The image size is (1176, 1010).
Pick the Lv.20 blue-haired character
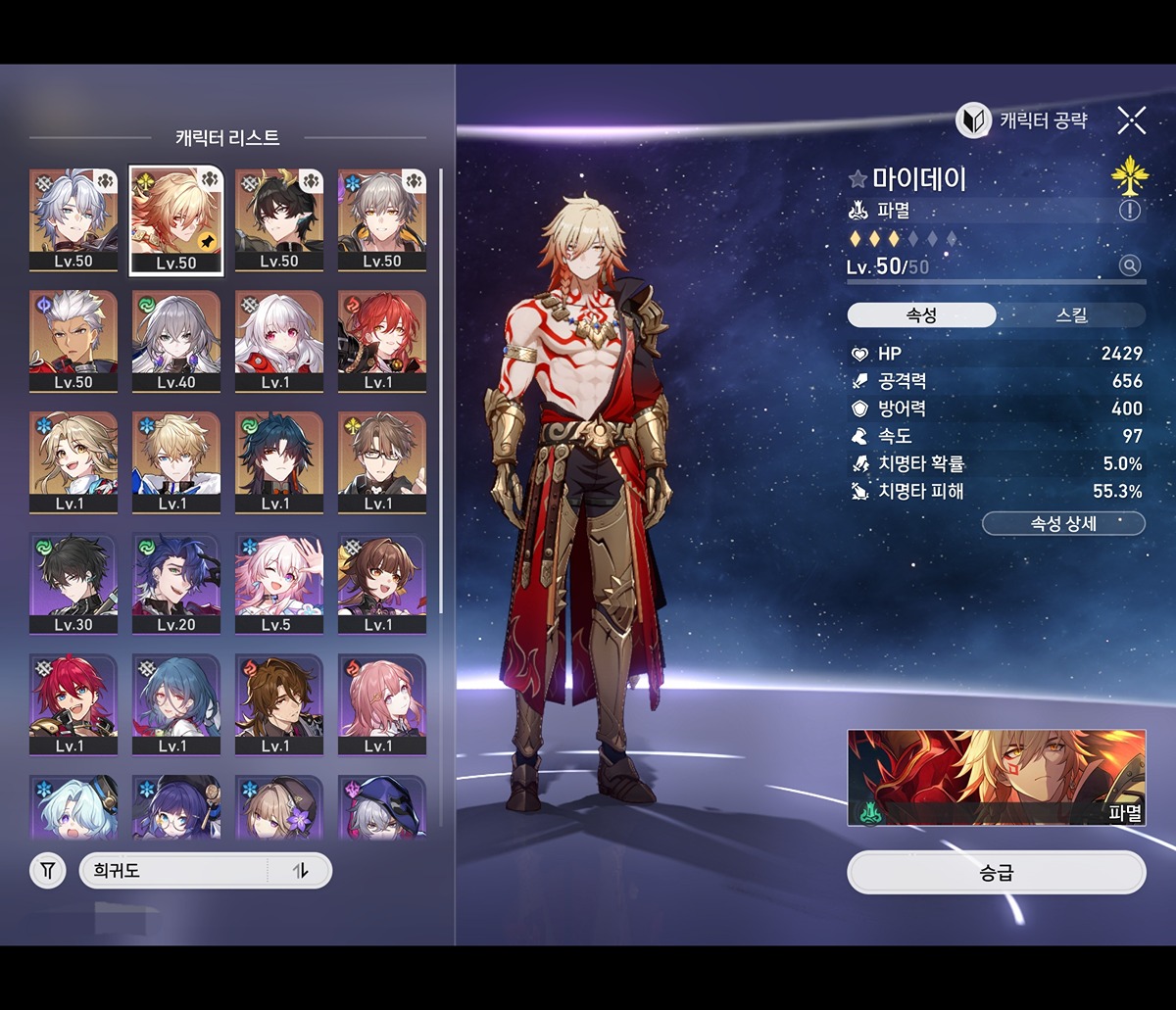176,583
